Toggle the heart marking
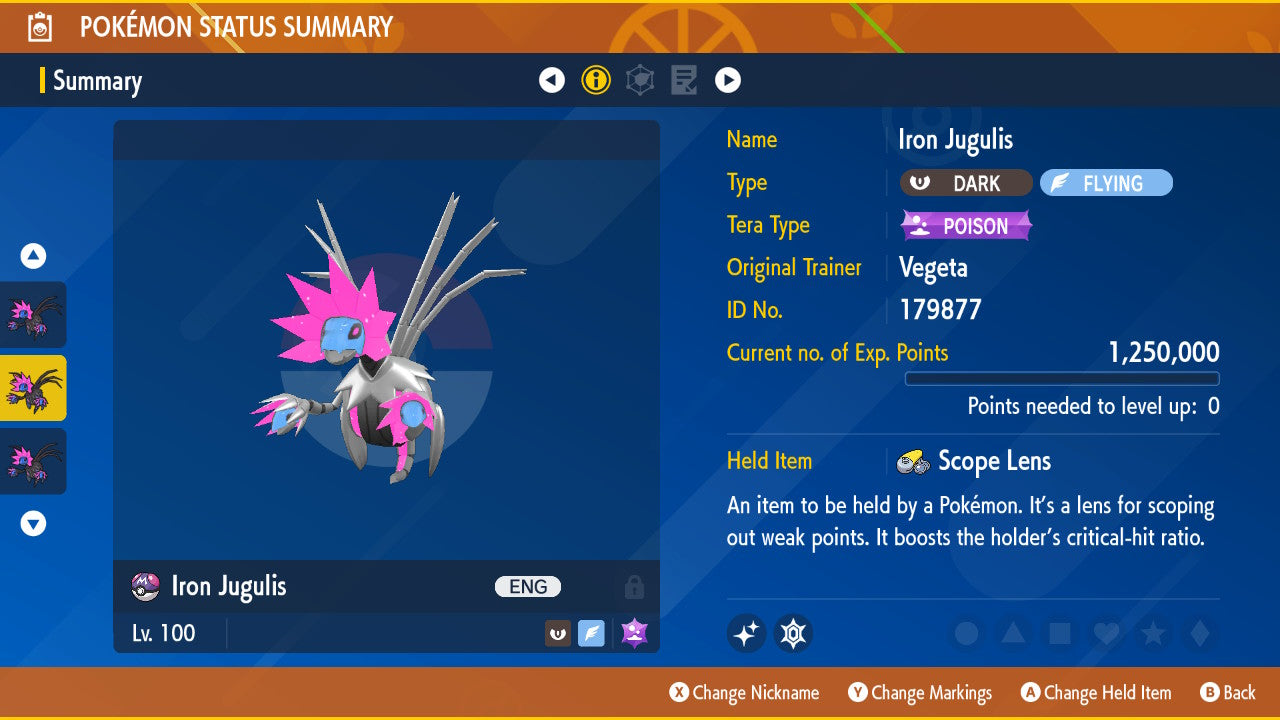This screenshot has height=720, width=1280. tap(1105, 633)
